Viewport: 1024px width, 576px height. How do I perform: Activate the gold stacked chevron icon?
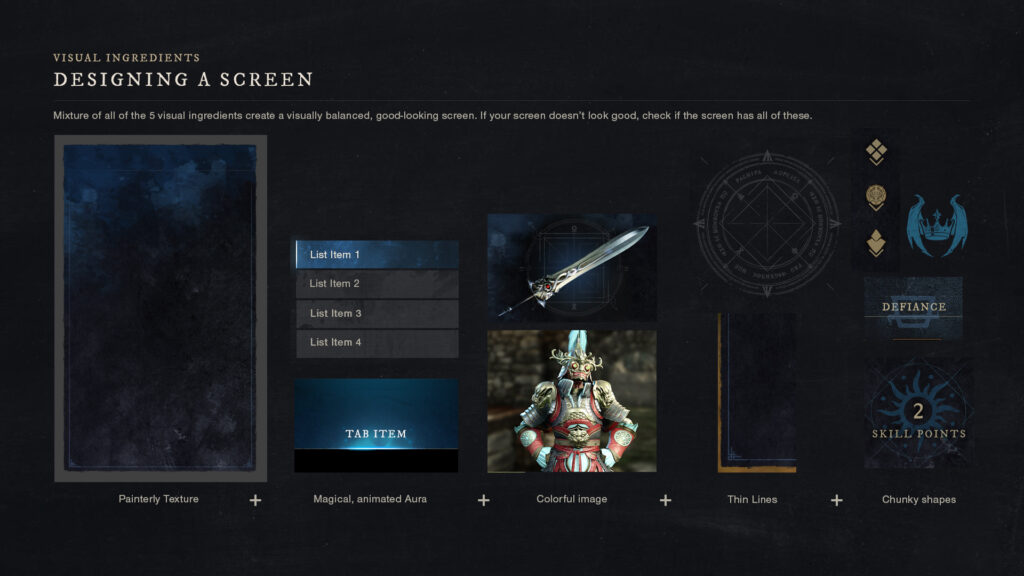coord(876,243)
